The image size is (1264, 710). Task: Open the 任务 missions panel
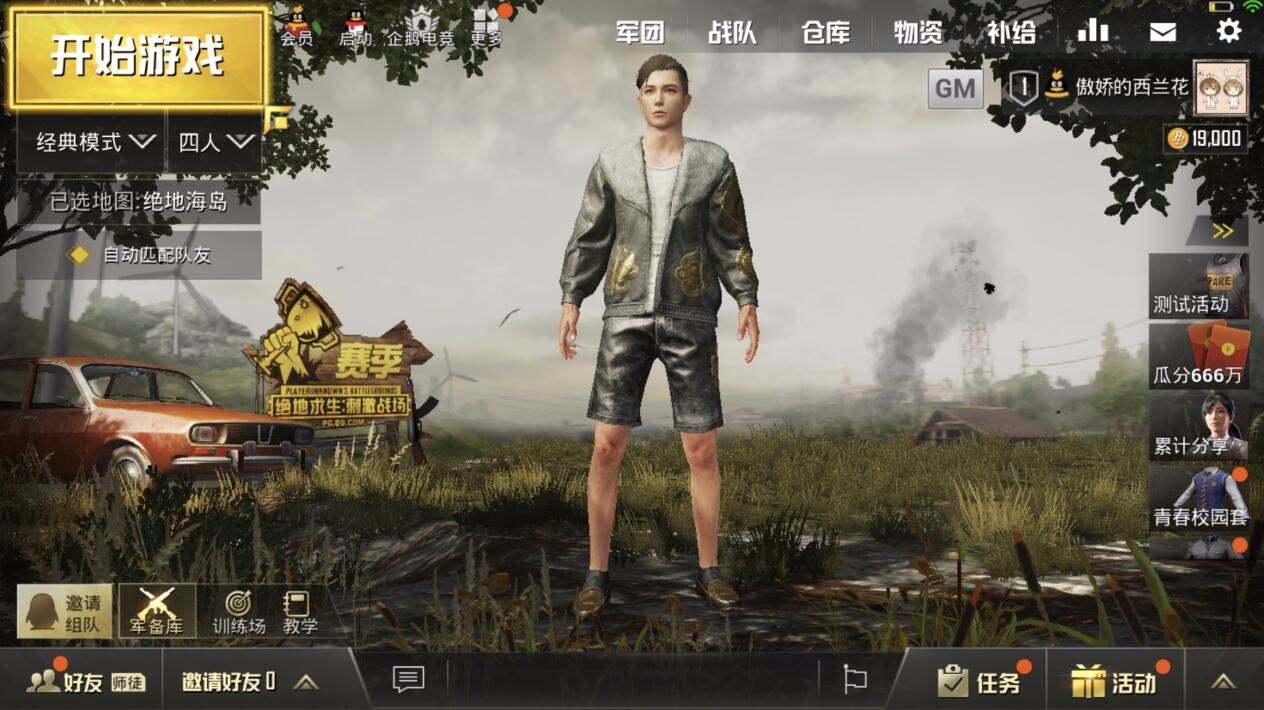(x=980, y=681)
